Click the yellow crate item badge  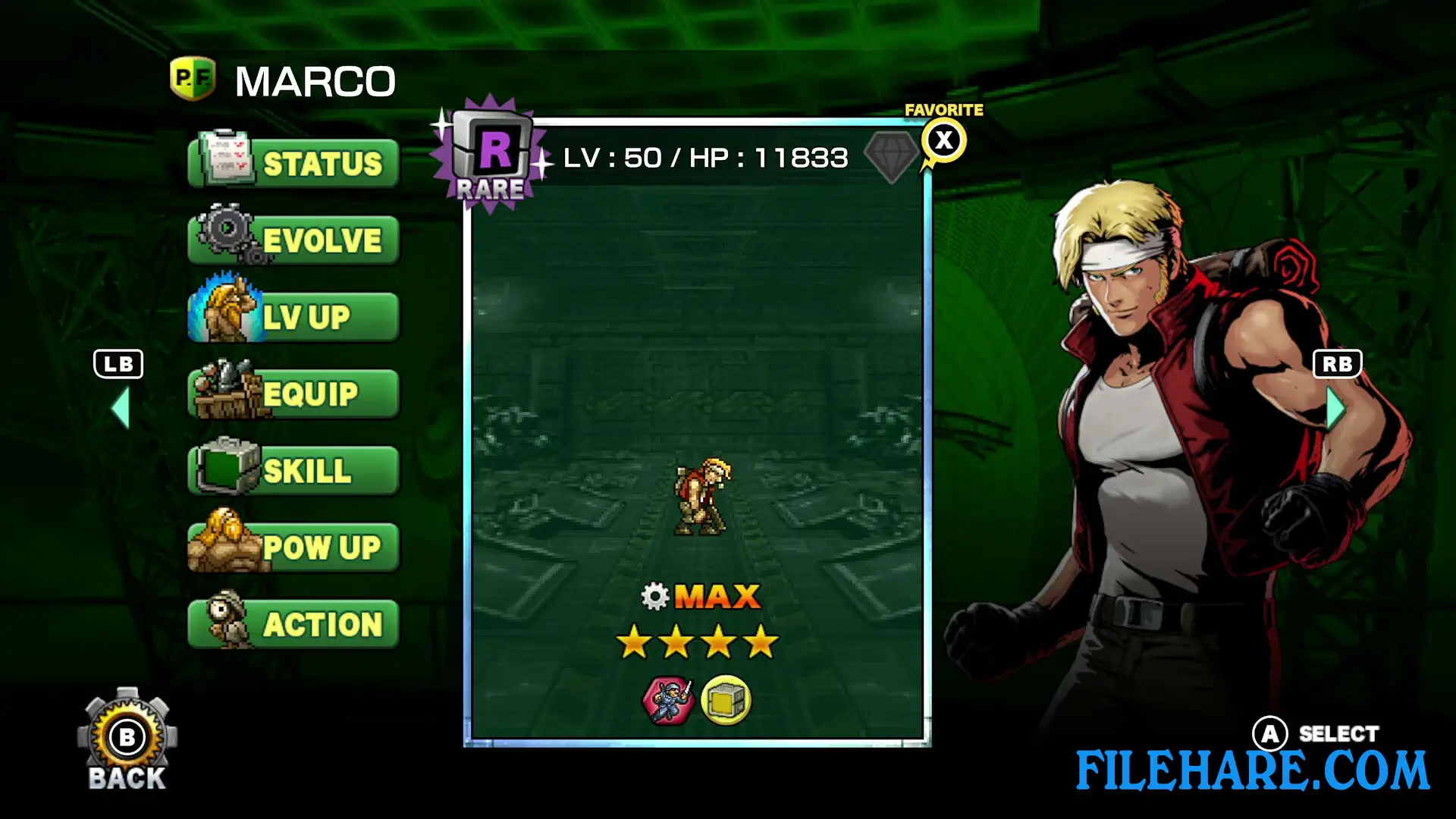pyautogui.click(x=726, y=700)
